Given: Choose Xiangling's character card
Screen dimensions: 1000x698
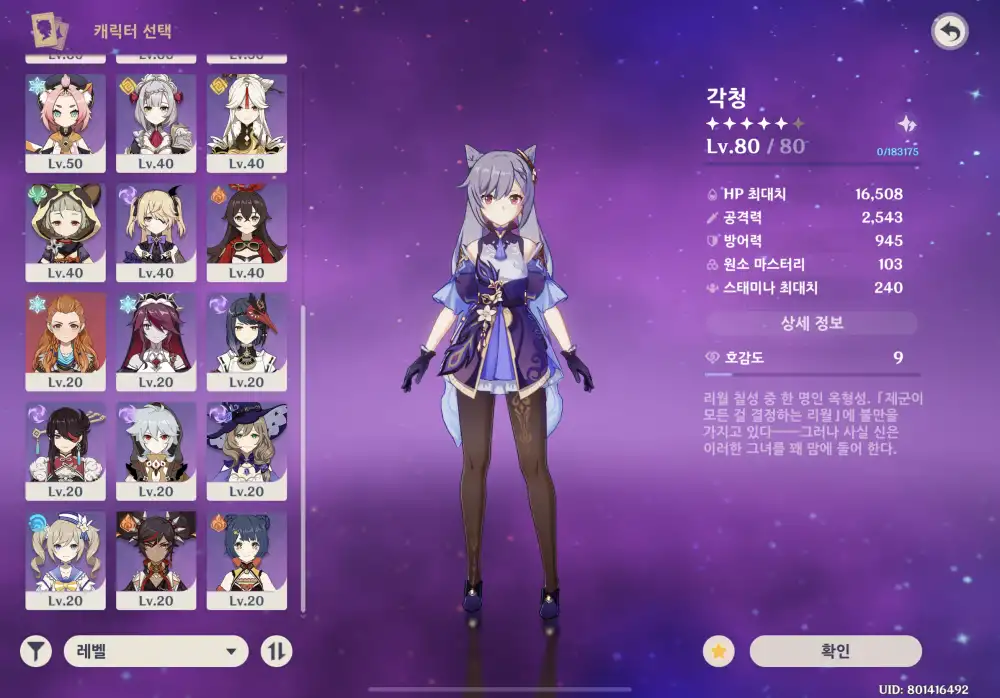Looking at the screenshot, I should 246,556.
